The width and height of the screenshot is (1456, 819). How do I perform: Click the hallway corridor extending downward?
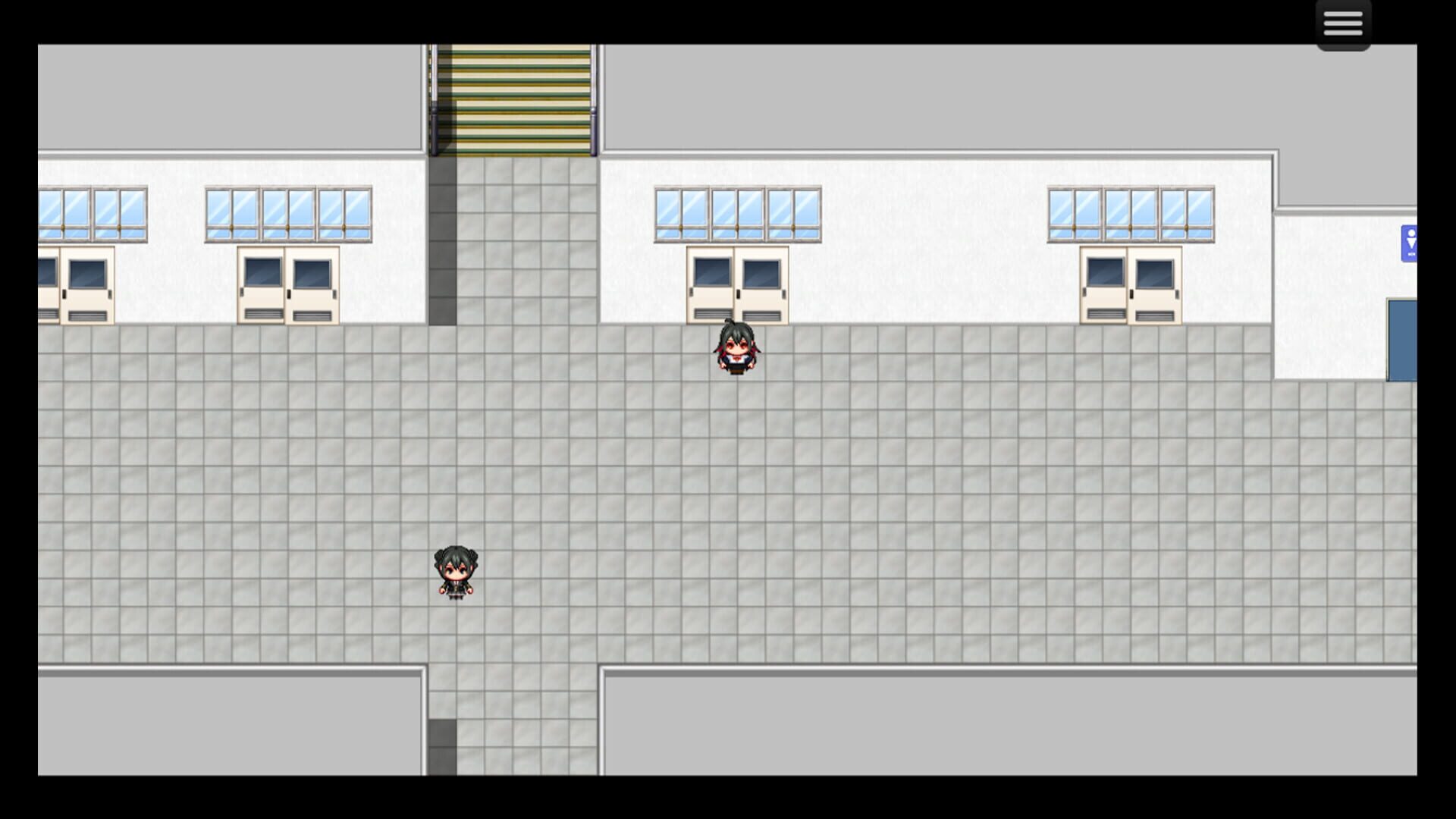(x=516, y=720)
